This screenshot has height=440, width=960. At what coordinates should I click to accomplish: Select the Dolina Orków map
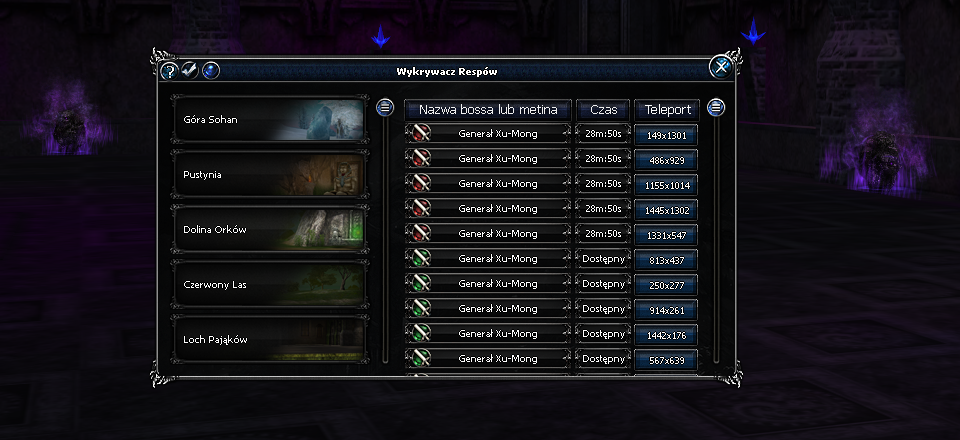click(268, 230)
